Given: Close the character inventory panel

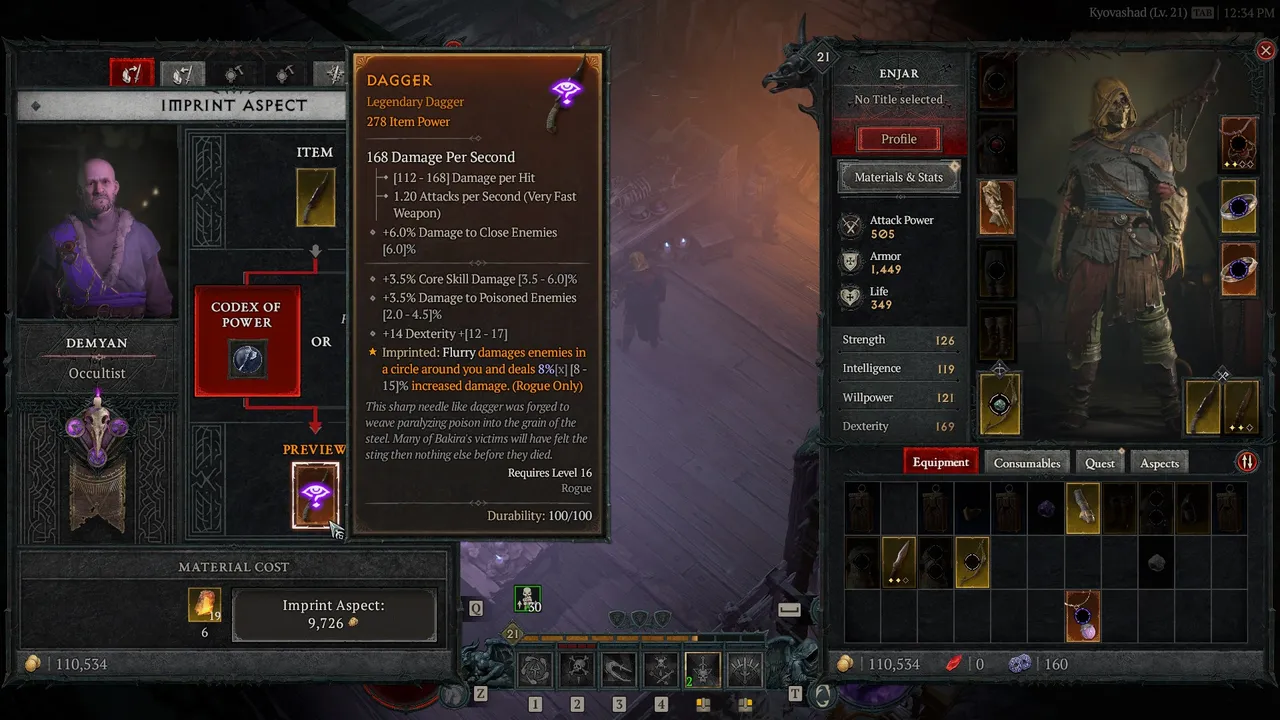Looking at the screenshot, I should (x=1265, y=51).
